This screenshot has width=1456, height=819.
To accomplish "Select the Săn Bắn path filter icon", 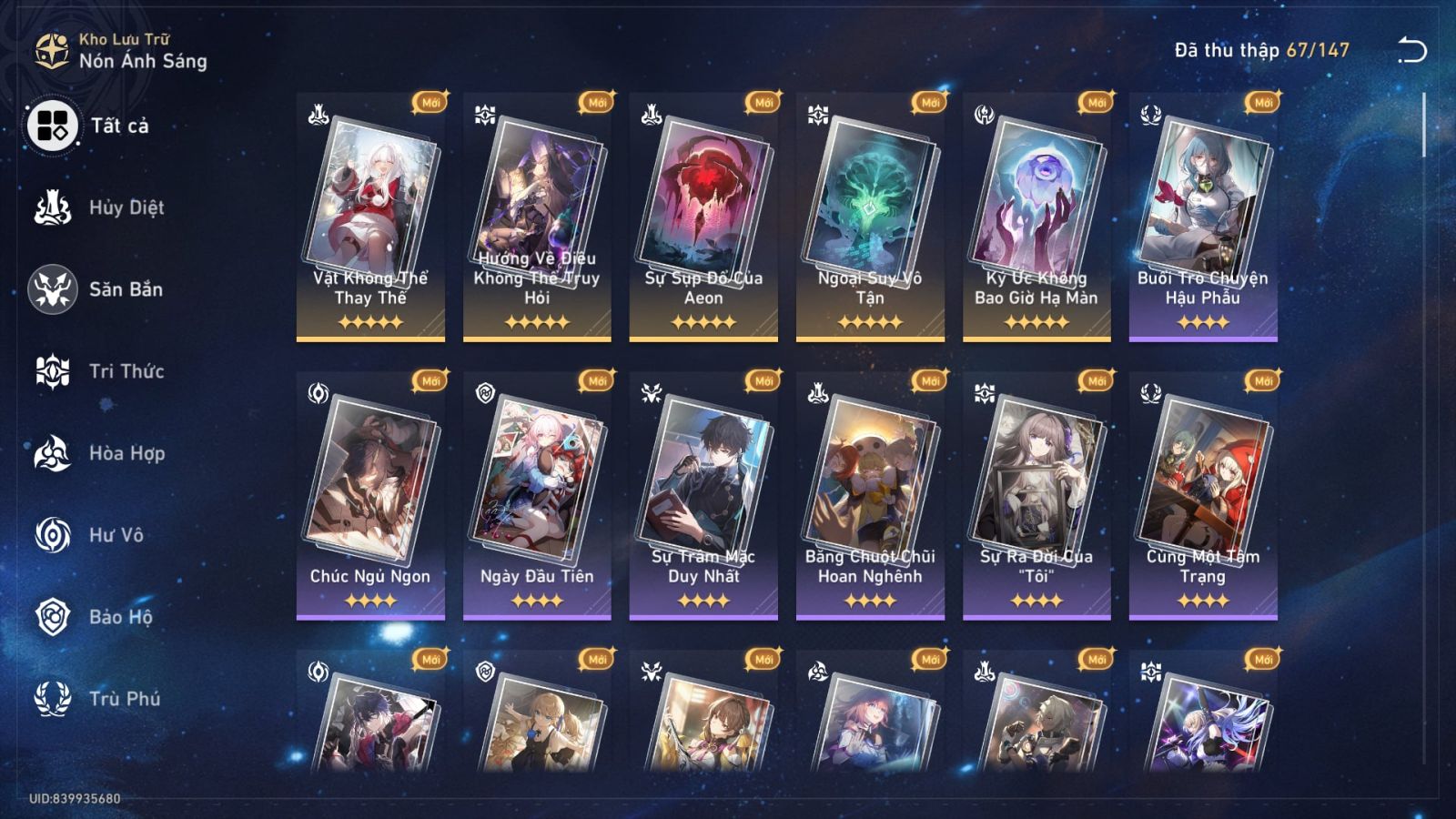I will click(53, 289).
